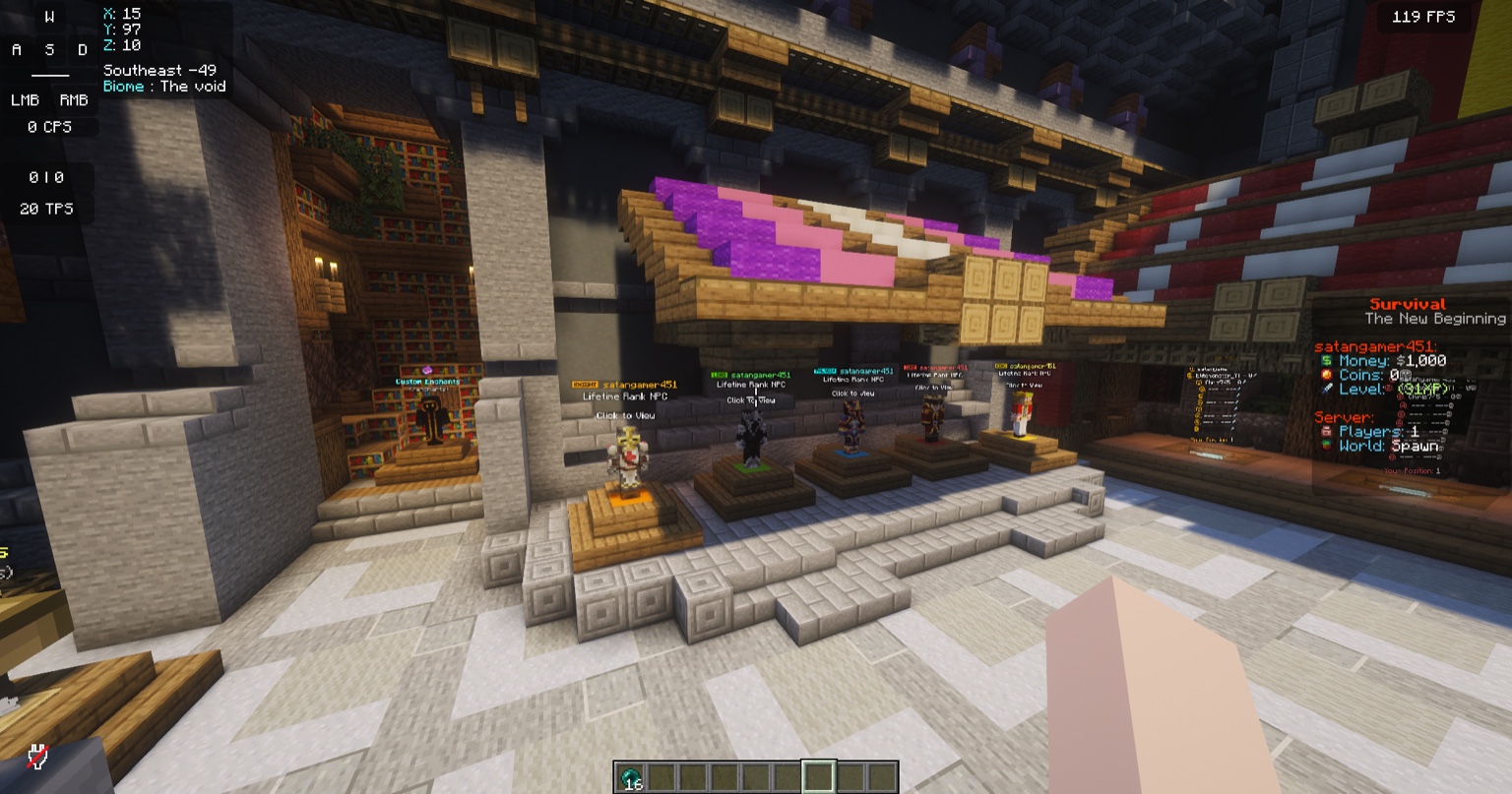Click the highlighted empty hotbar slot

pos(819,776)
